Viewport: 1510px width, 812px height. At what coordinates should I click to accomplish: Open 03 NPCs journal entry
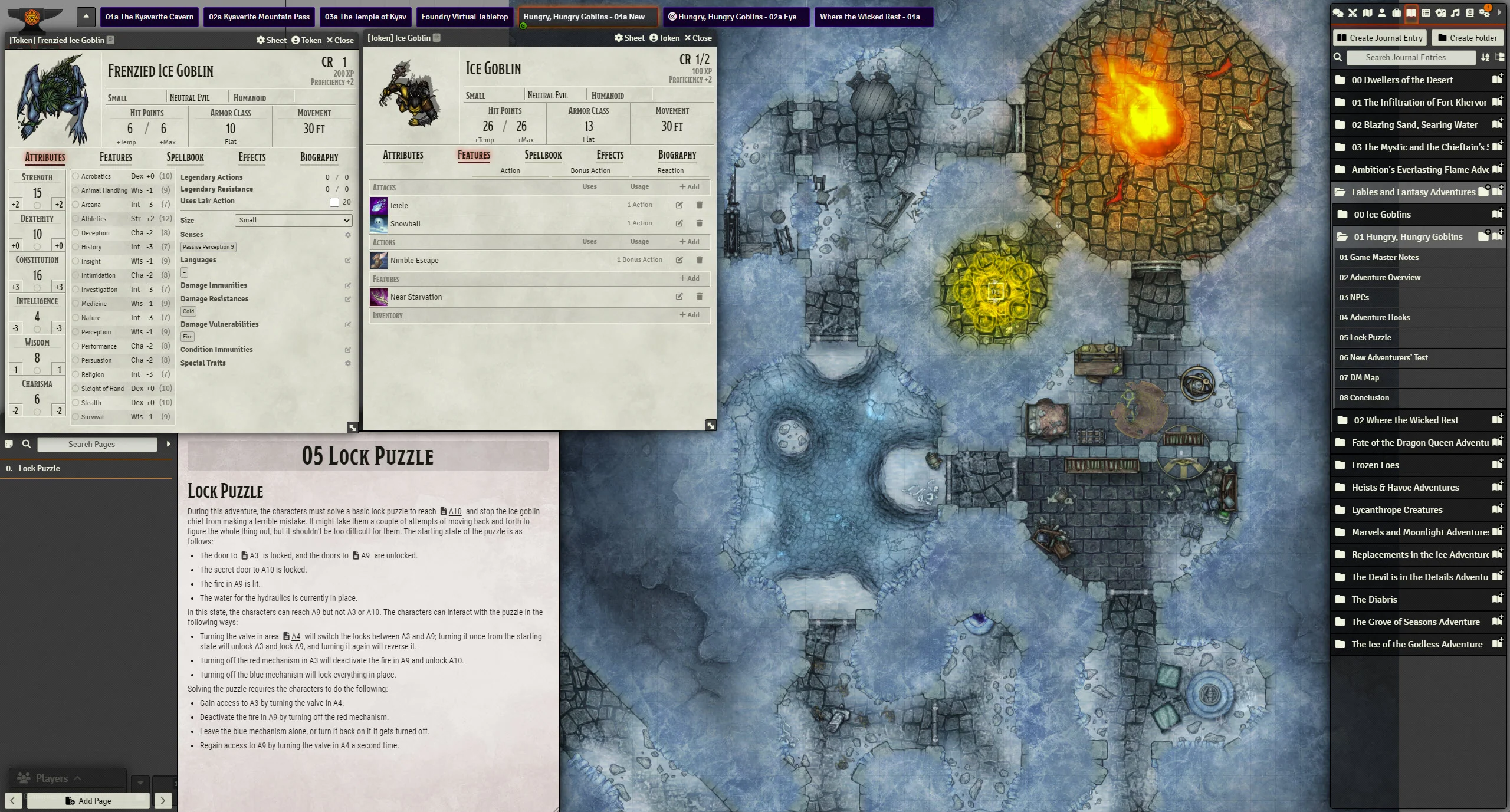[1354, 297]
